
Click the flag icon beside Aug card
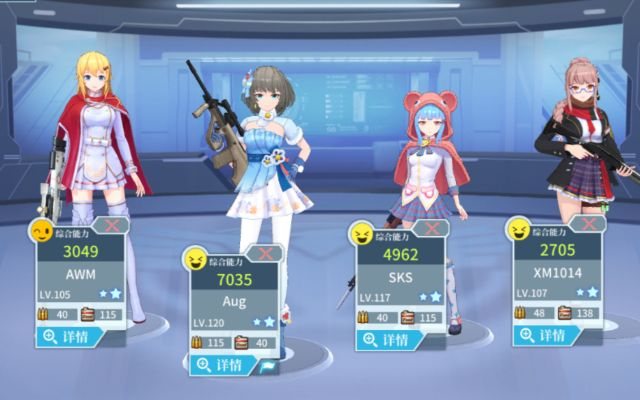coord(268,367)
